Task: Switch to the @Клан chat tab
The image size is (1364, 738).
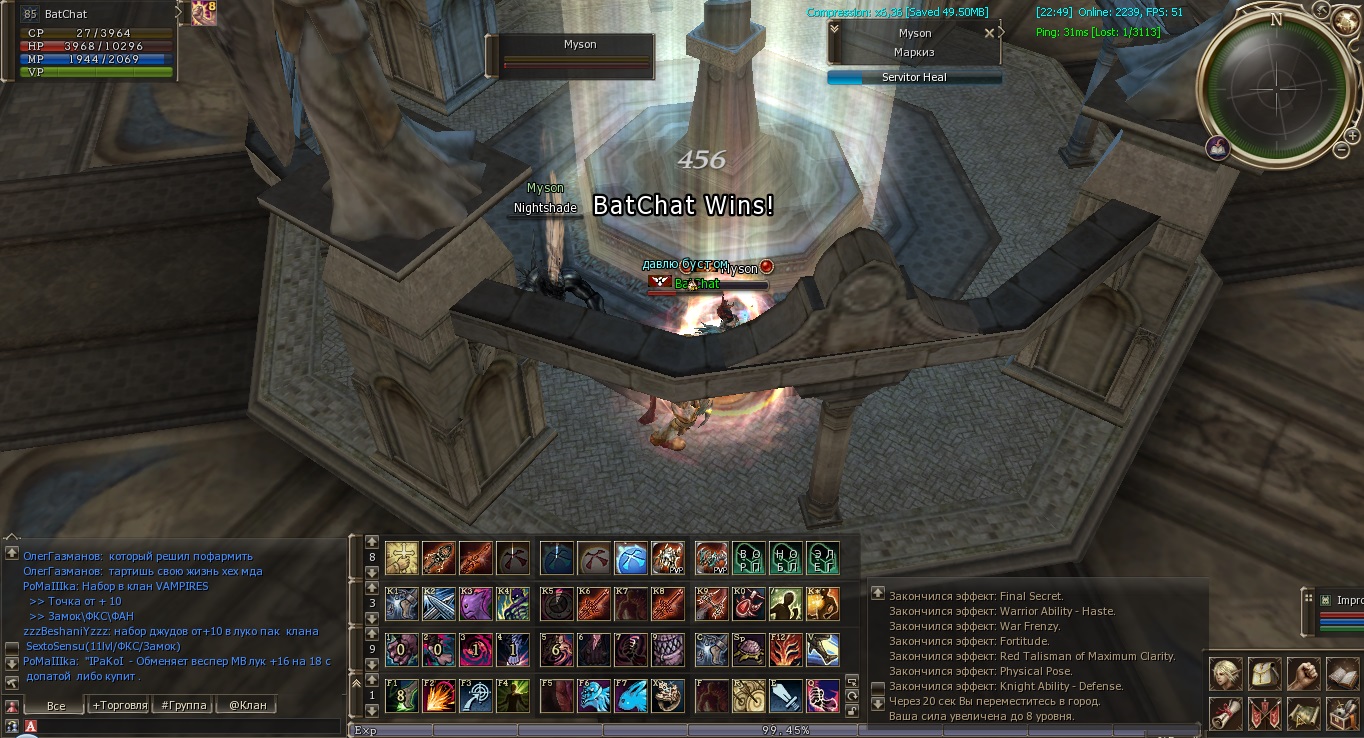Action: coord(247,705)
